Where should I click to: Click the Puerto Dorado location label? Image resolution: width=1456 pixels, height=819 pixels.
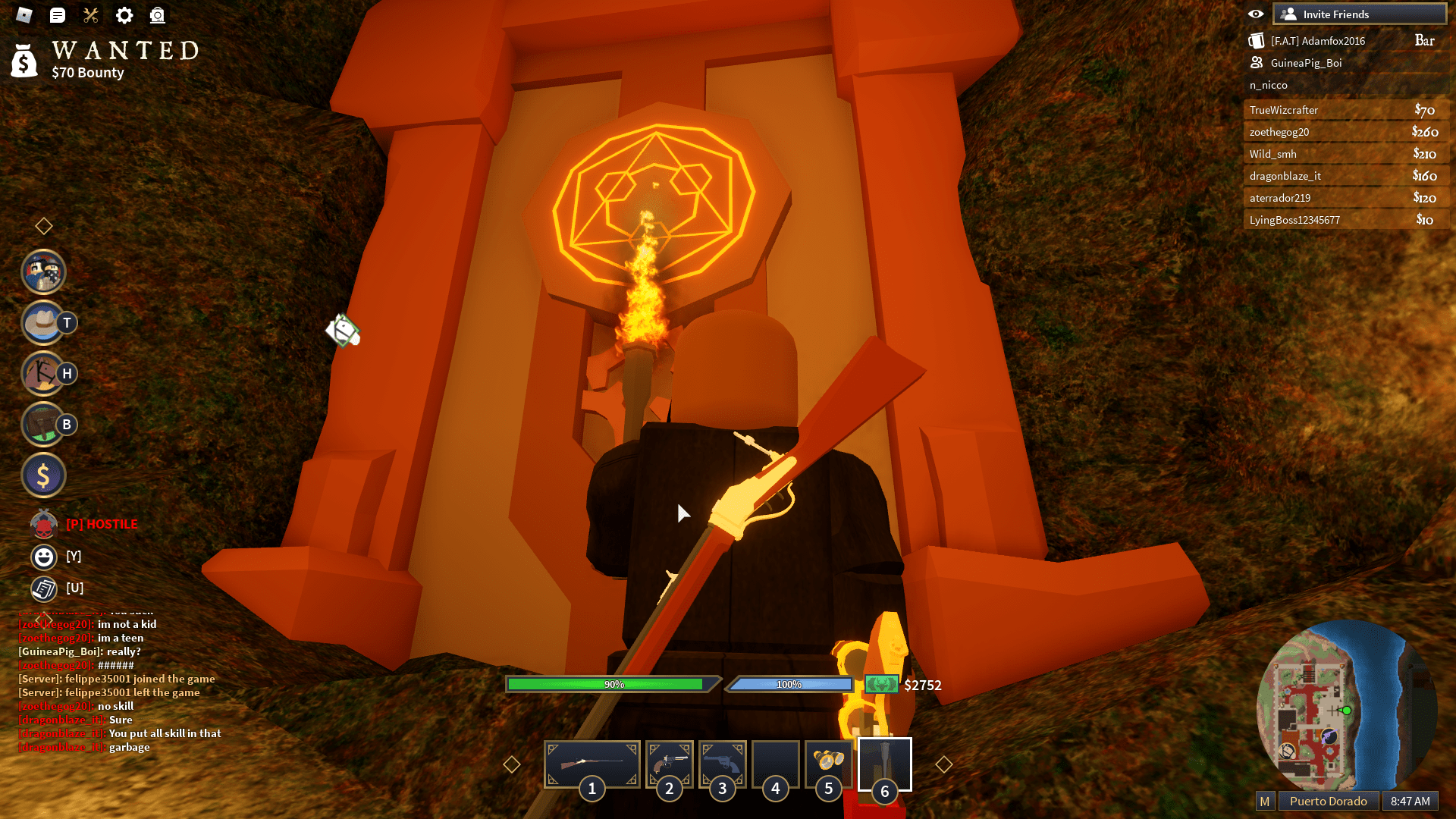(x=1329, y=800)
